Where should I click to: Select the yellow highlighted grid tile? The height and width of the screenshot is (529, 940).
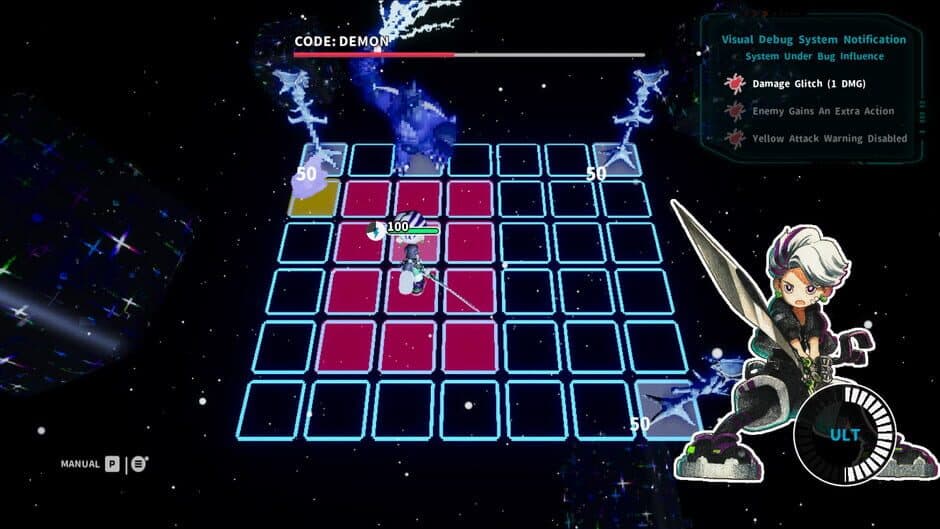311,197
